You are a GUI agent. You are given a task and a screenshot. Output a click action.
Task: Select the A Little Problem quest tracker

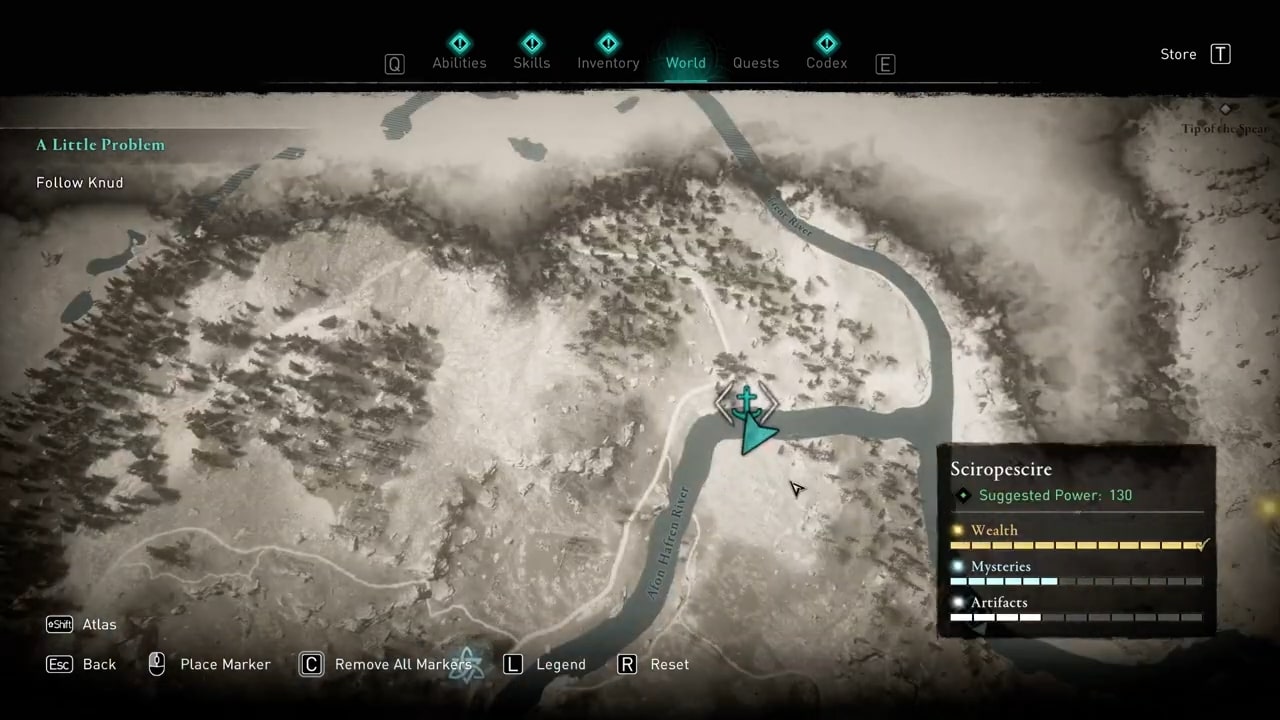click(x=100, y=145)
